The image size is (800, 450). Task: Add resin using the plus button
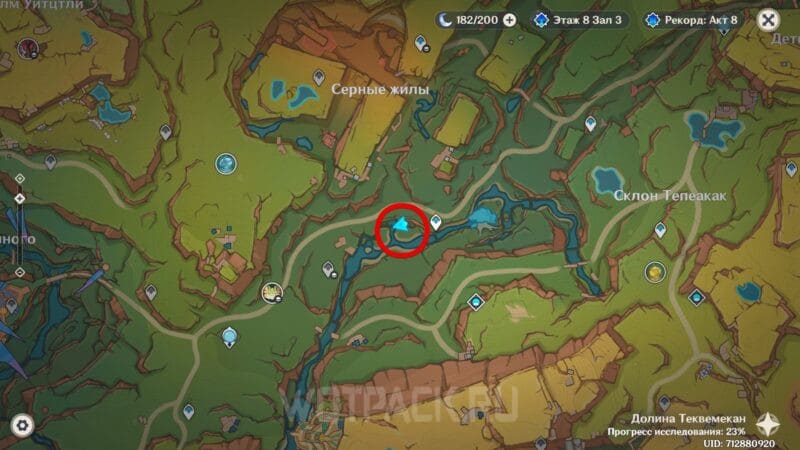[x=510, y=19]
